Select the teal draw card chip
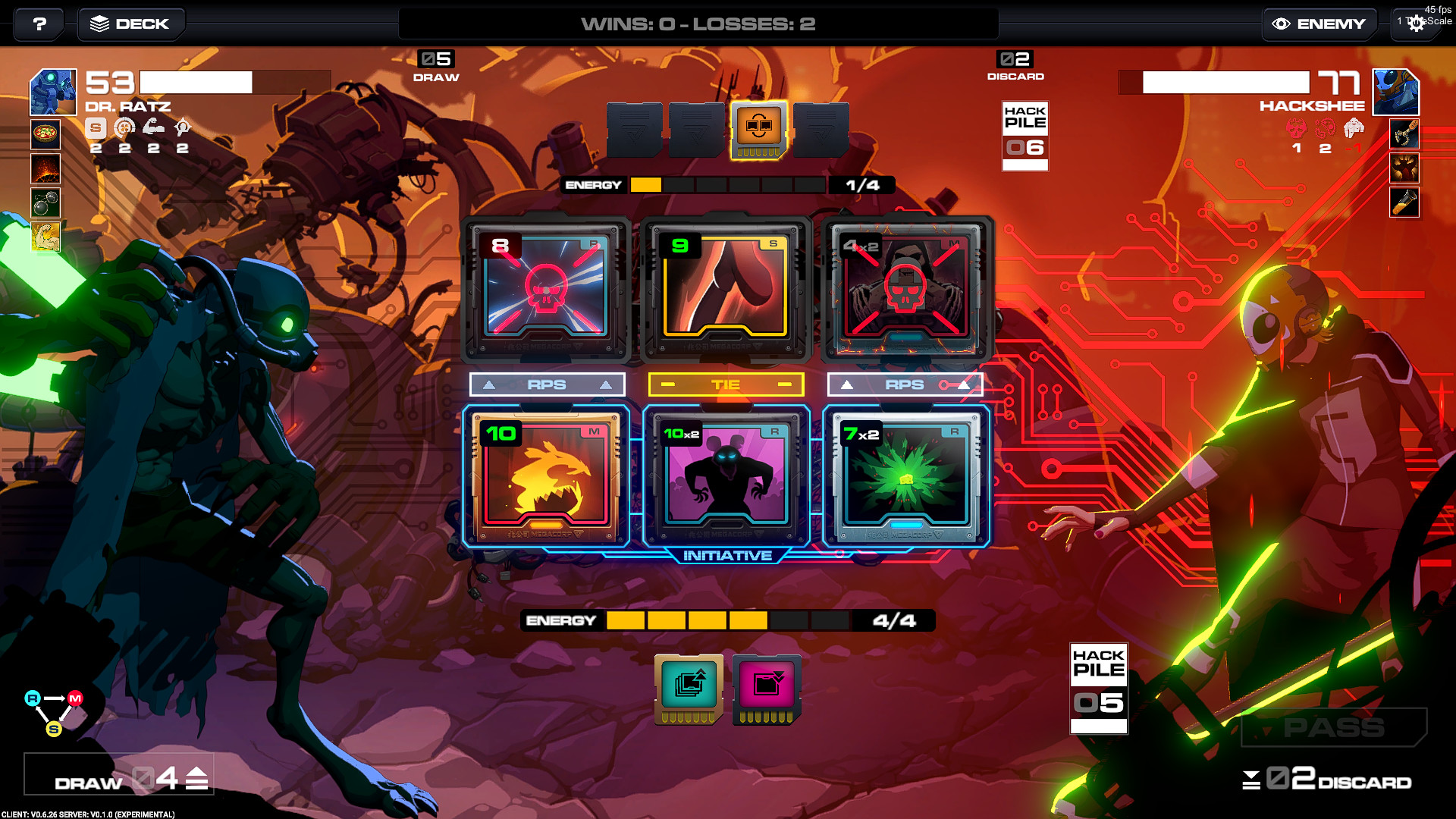Screen dimensions: 1456x819 pyautogui.click(x=687, y=689)
